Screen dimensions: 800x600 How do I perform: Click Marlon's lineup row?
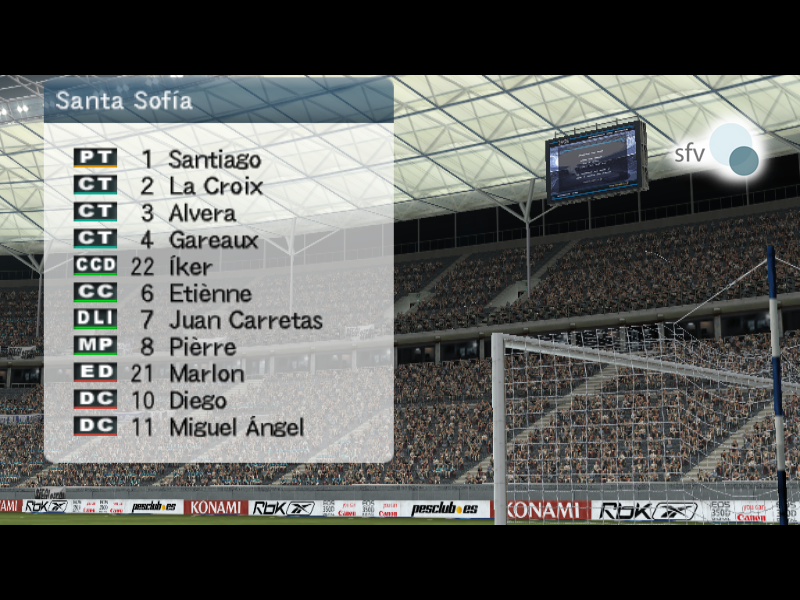click(x=206, y=374)
